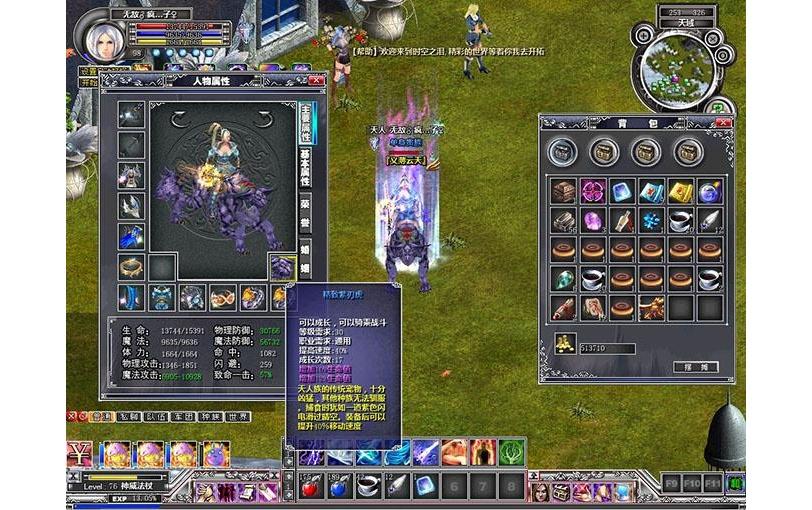Use the red apple hotbar item
This screenshot has width=812, height=510.
click(x=309, y=487)
